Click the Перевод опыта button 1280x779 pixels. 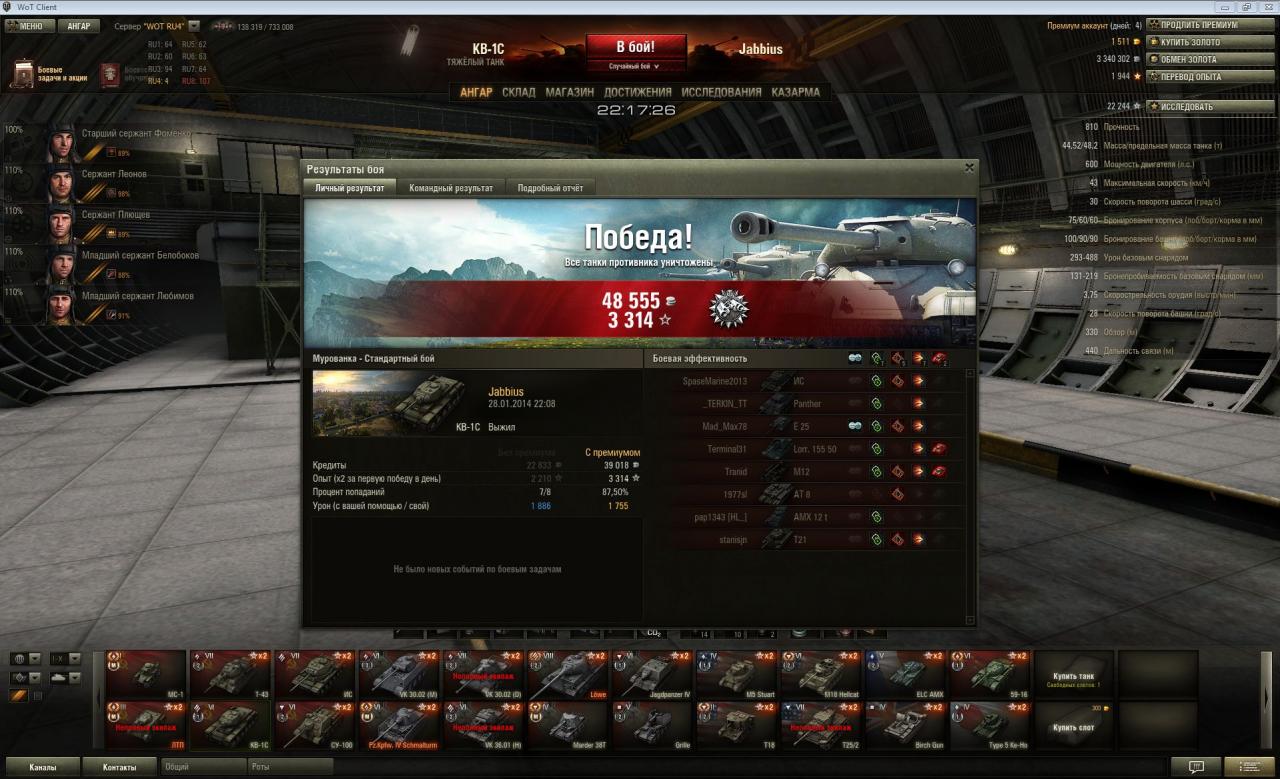tap(1198, 76)
